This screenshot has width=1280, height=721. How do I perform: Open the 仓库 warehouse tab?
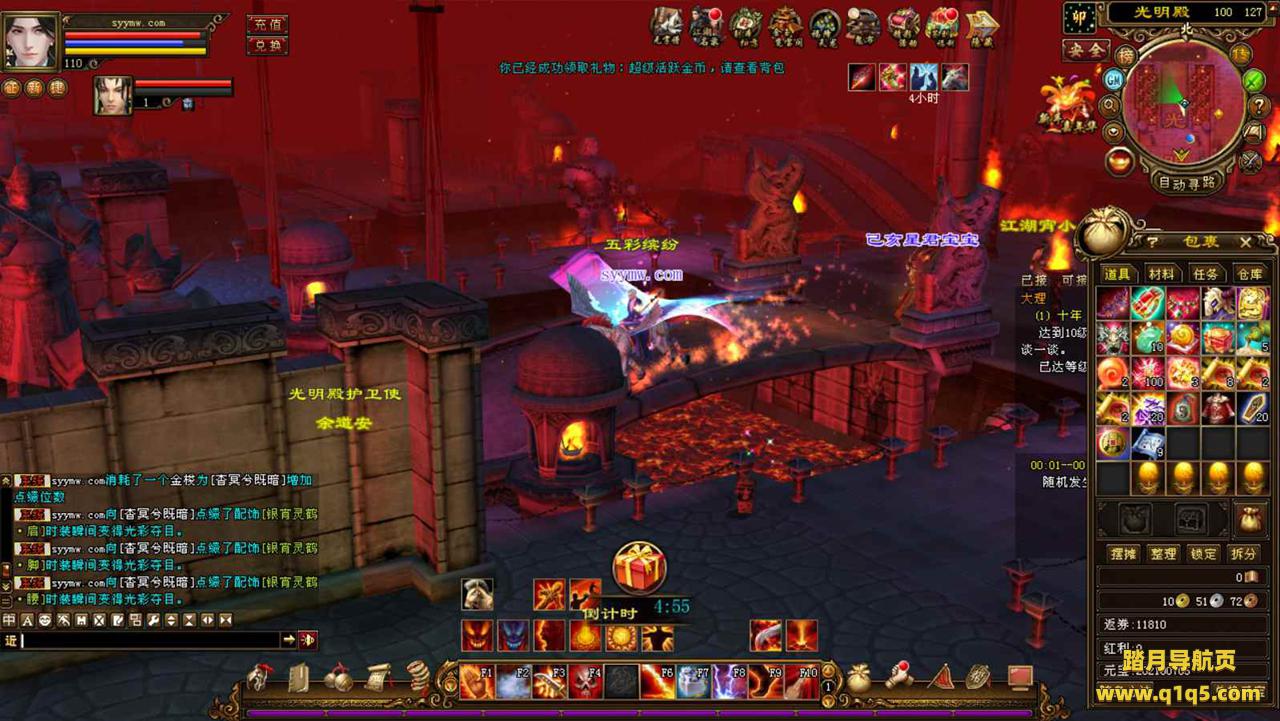pyautogui.click(x=1250, y=274)
